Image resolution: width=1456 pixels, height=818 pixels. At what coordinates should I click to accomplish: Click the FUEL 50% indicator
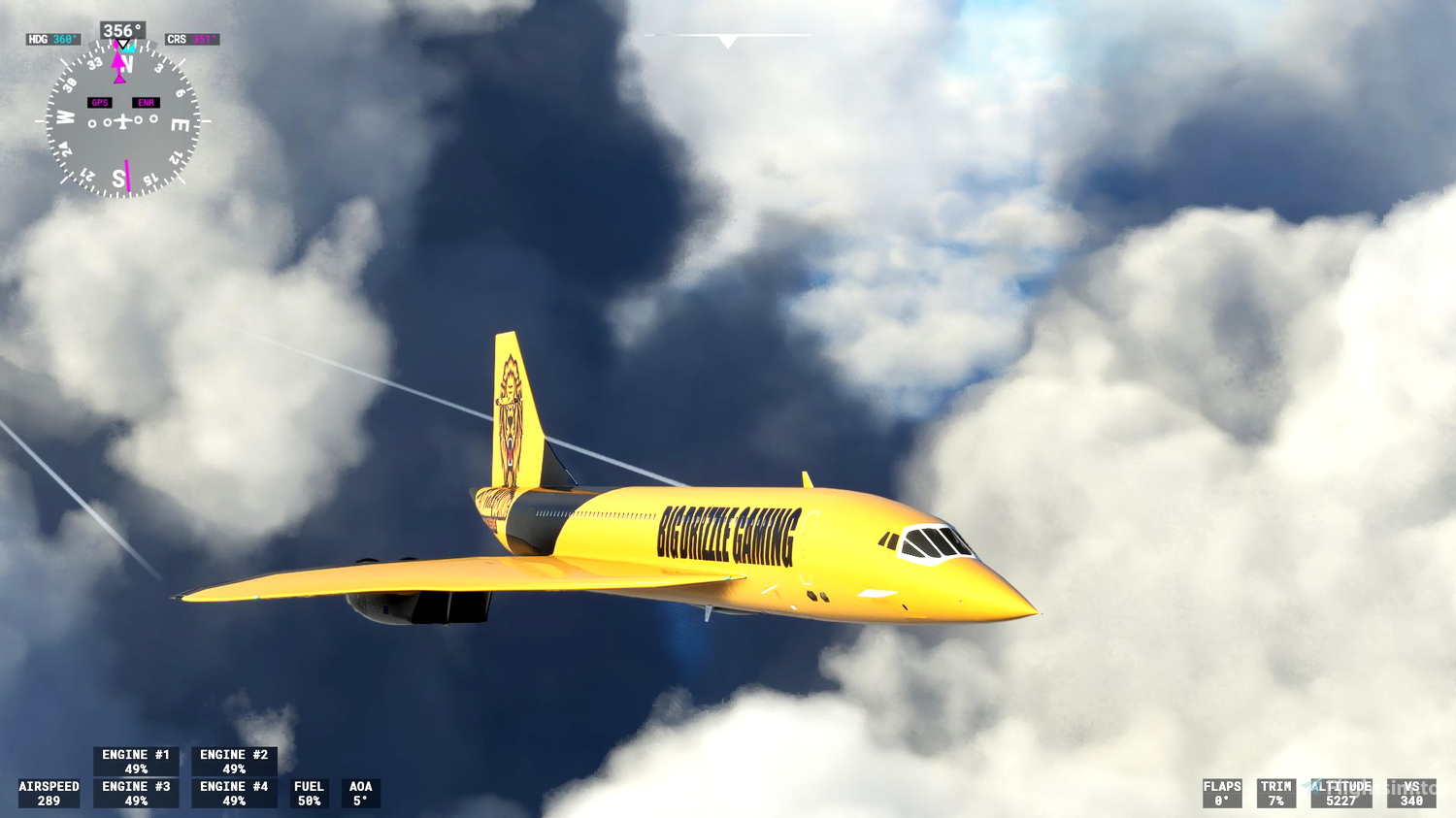[x=308, y=793]
